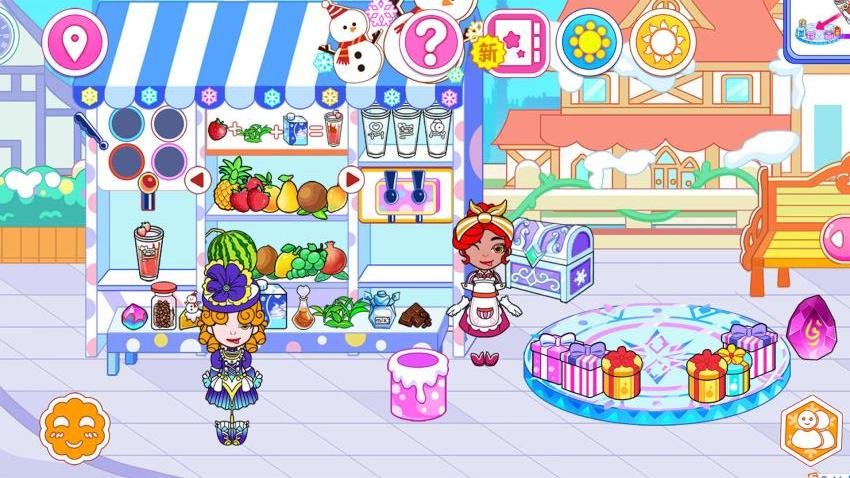Open the question mark help button
850x478 pixels.
click(x=430, y=42)
